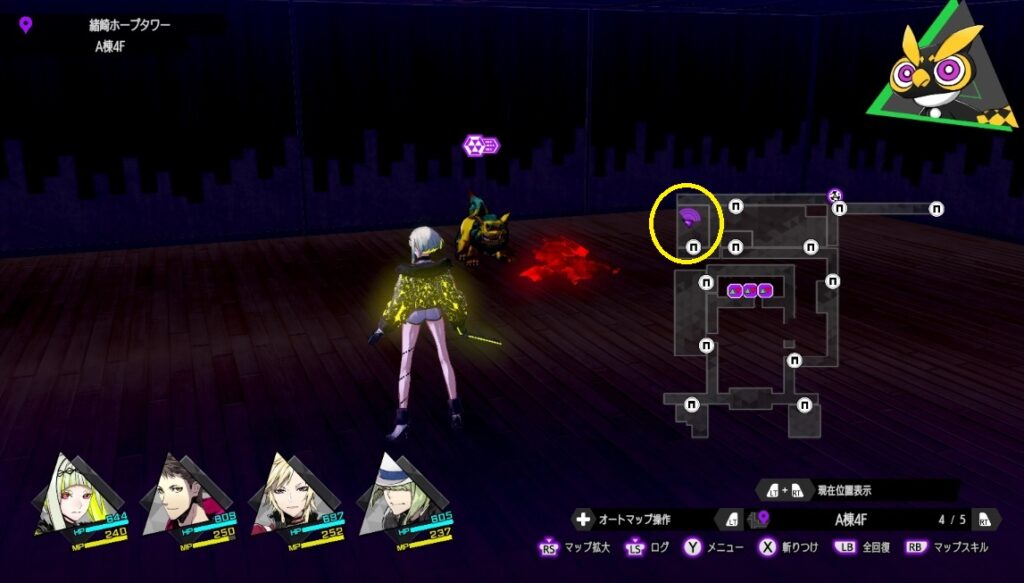Click the A棟4F floor selector bar

click(862, 519)
